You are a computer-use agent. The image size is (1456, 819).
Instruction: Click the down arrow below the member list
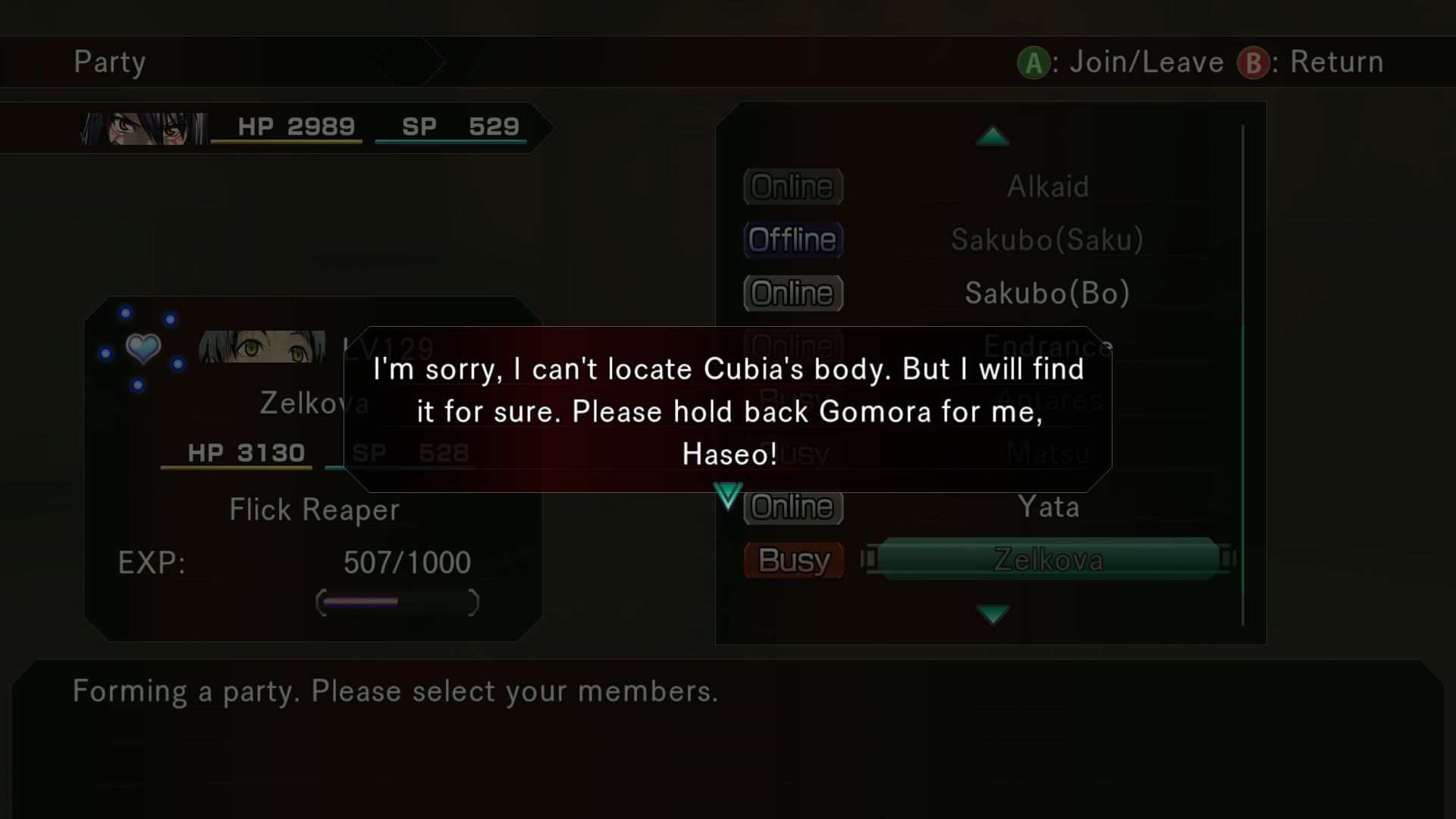tap(993, 613)
